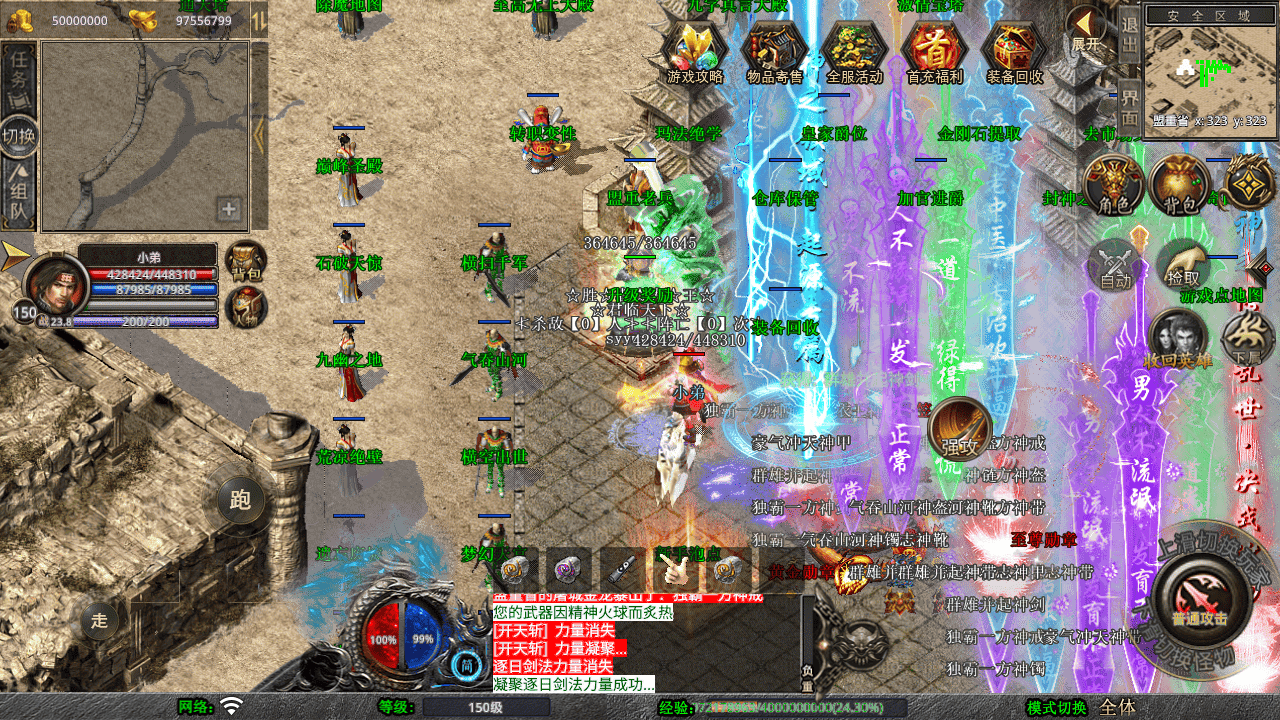The height and width of the screenshot is (720, 1280).
Task: Click the 展开 expand arrow
Action: coord(1086,30)
